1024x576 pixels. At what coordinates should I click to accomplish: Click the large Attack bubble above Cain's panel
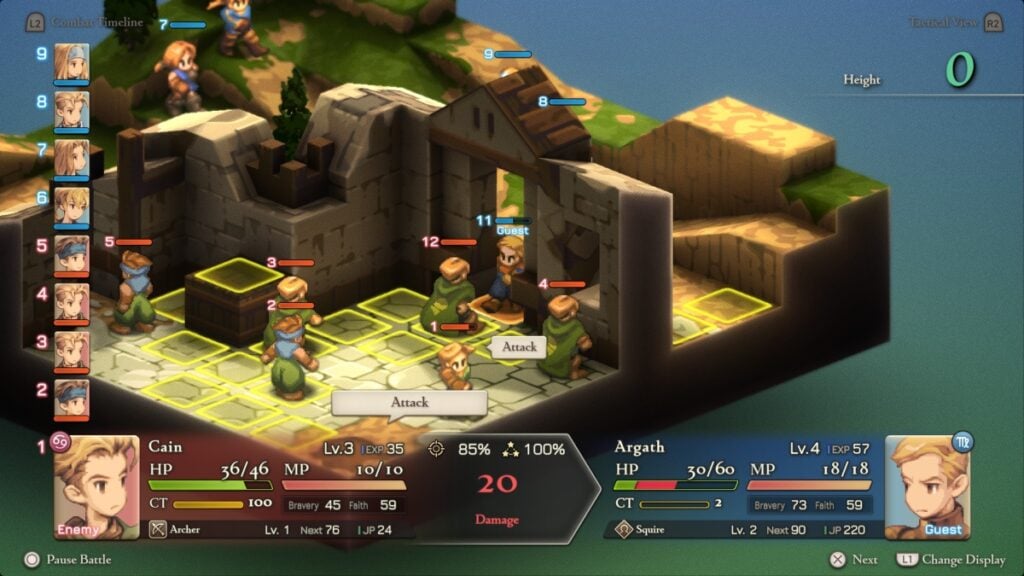click(409, 402)
